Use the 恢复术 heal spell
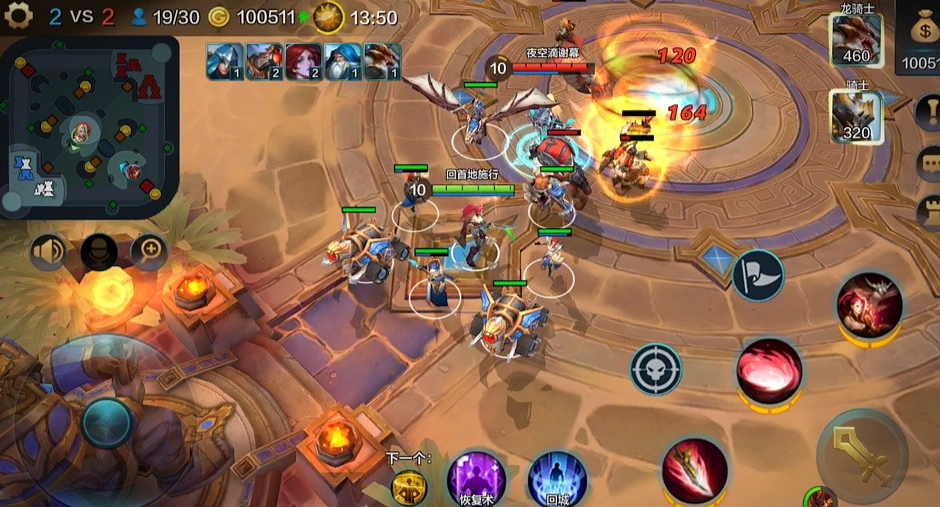The image size is (940, 507). pyautogui.click(x=476, y=478)
